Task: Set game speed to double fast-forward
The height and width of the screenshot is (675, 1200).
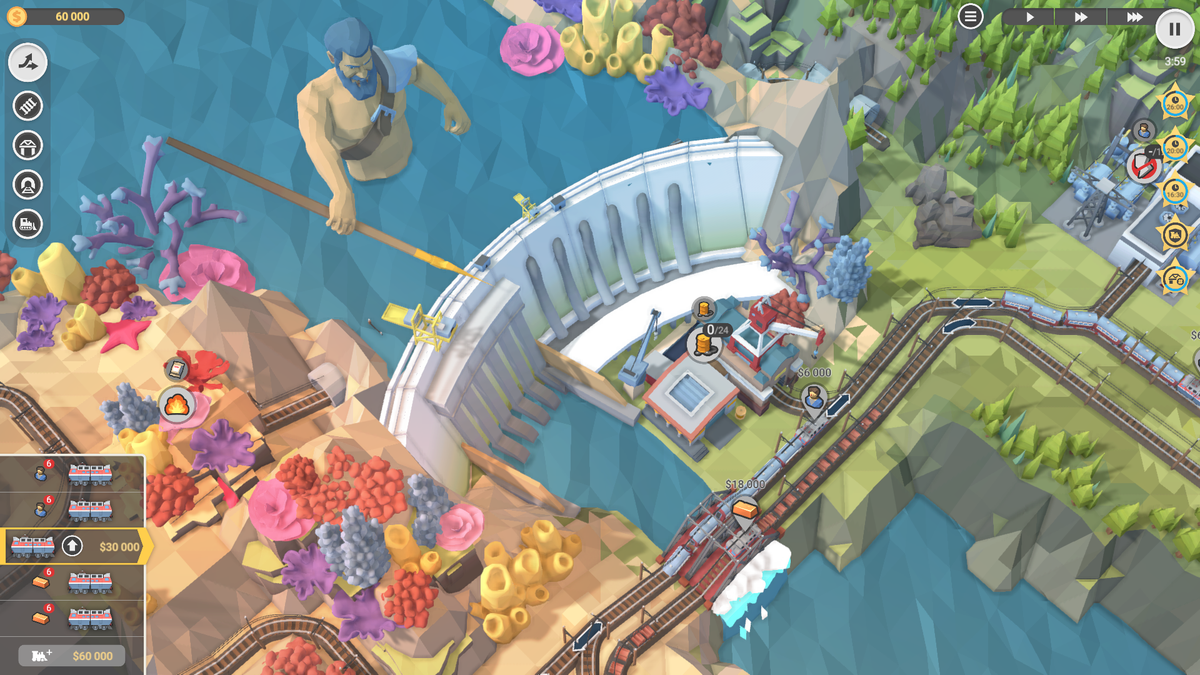Action: tap(1081, 17)
